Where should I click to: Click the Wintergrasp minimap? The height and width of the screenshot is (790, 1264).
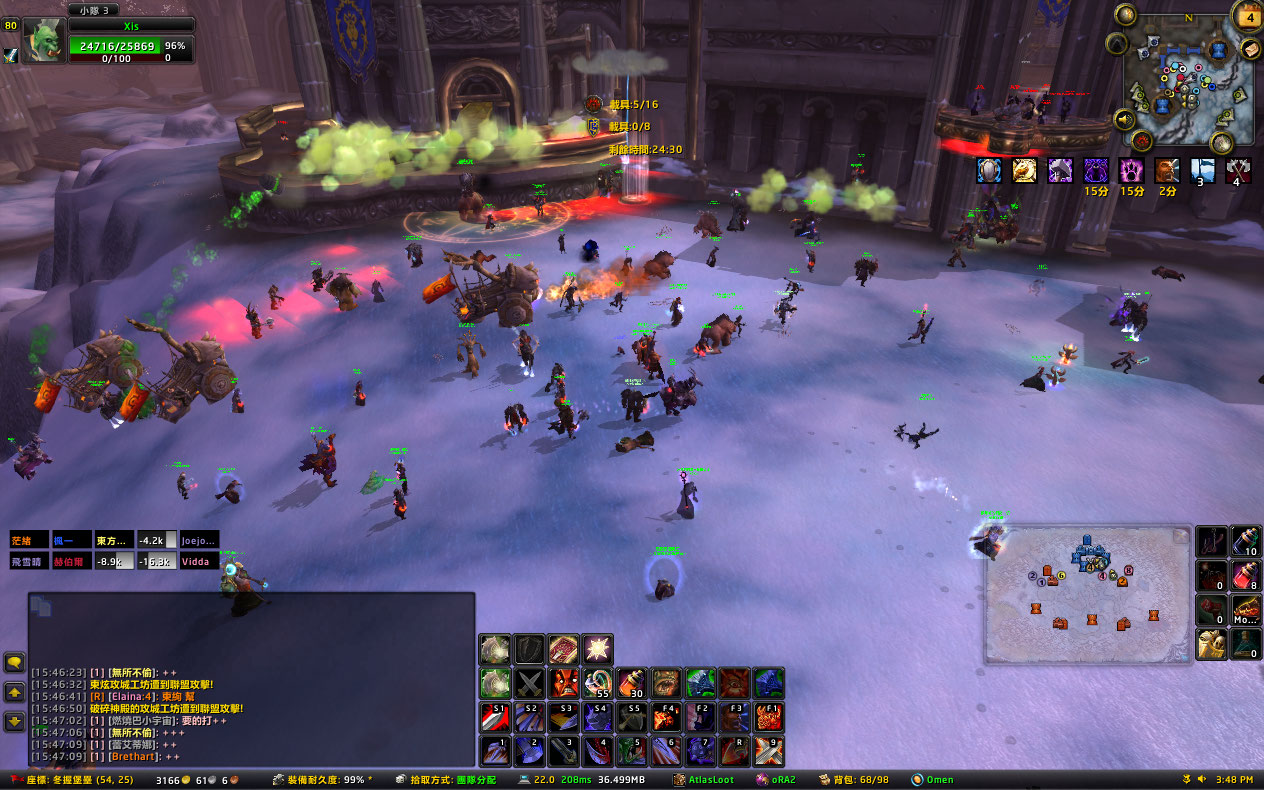[x=1188, y=85]
